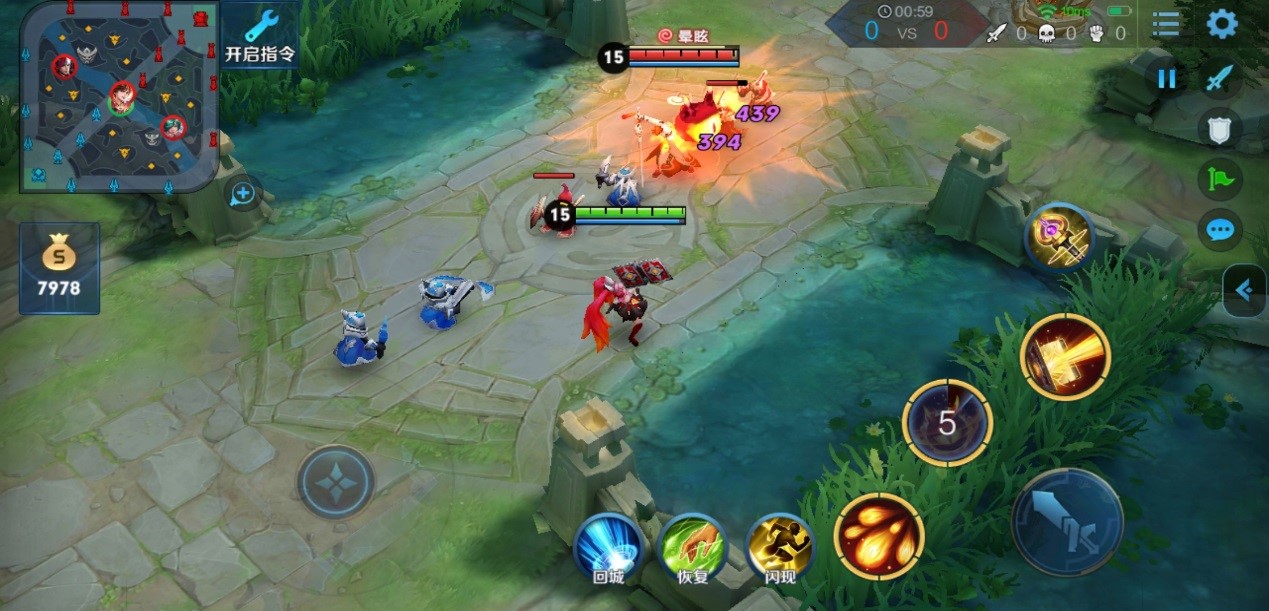Activate the 闪现 flash spell

(781, 548)
